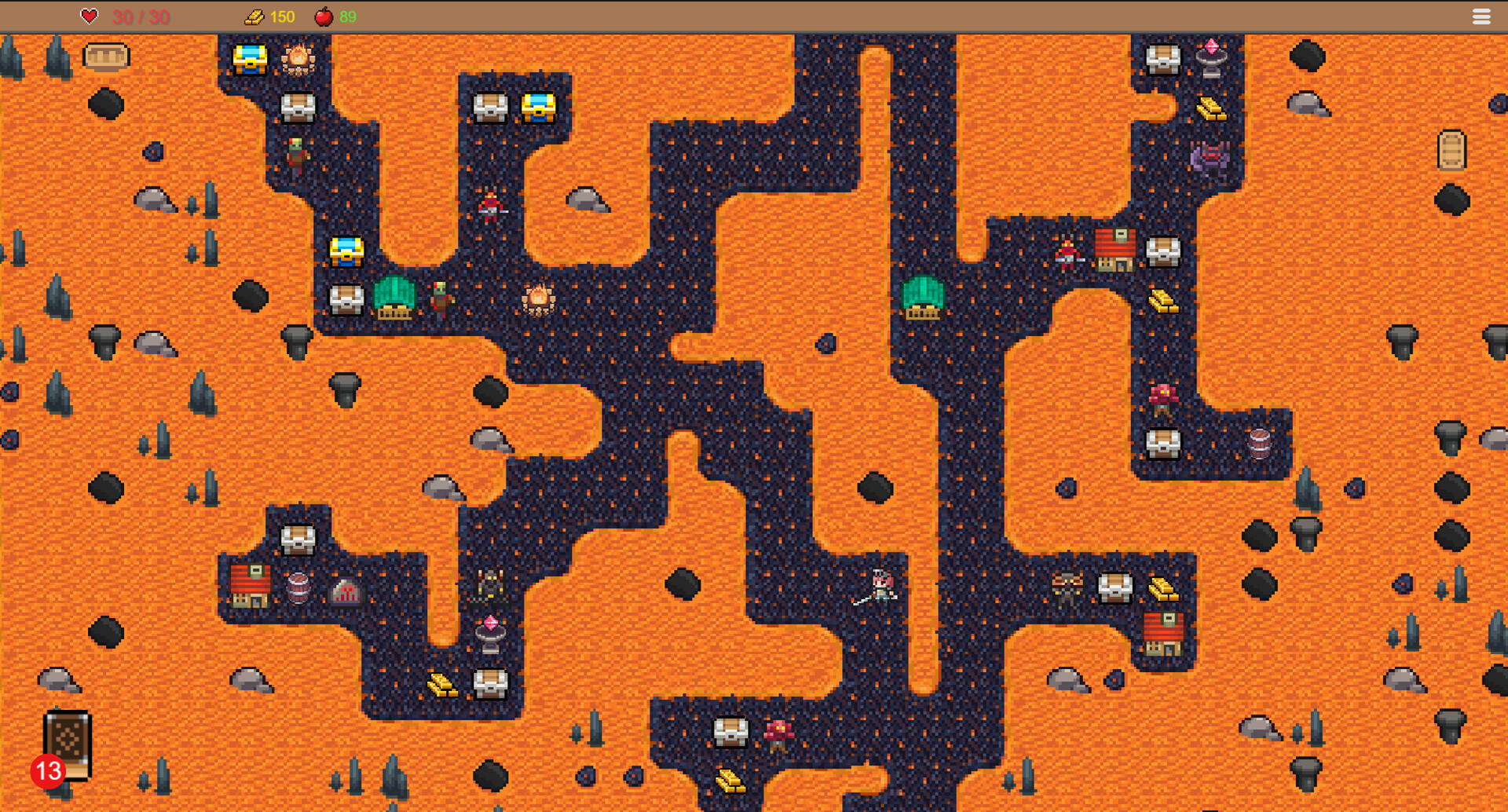This screenshot has height=812, width=1508.
Task: Open the hamburger menu
Action: (x=1481, y=16)
